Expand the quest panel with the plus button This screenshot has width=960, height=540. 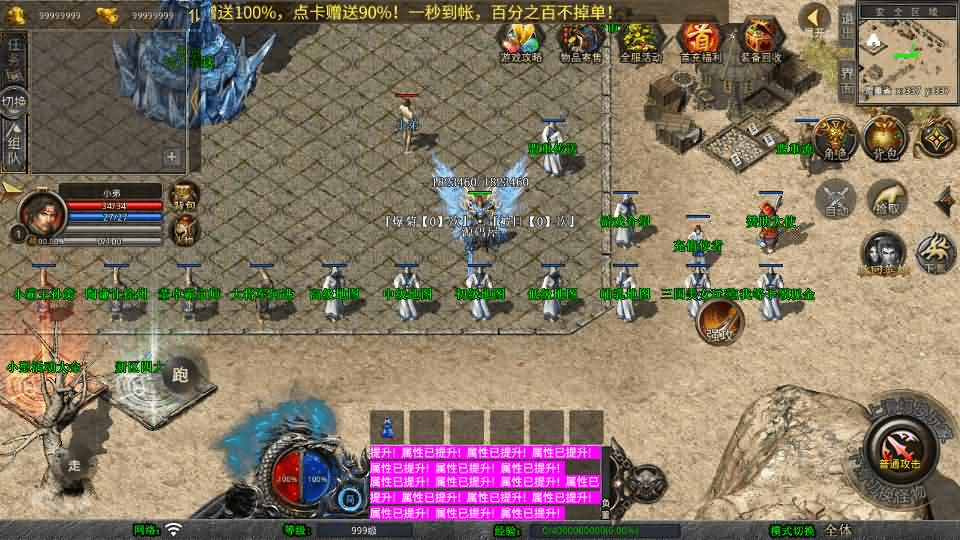172,157
